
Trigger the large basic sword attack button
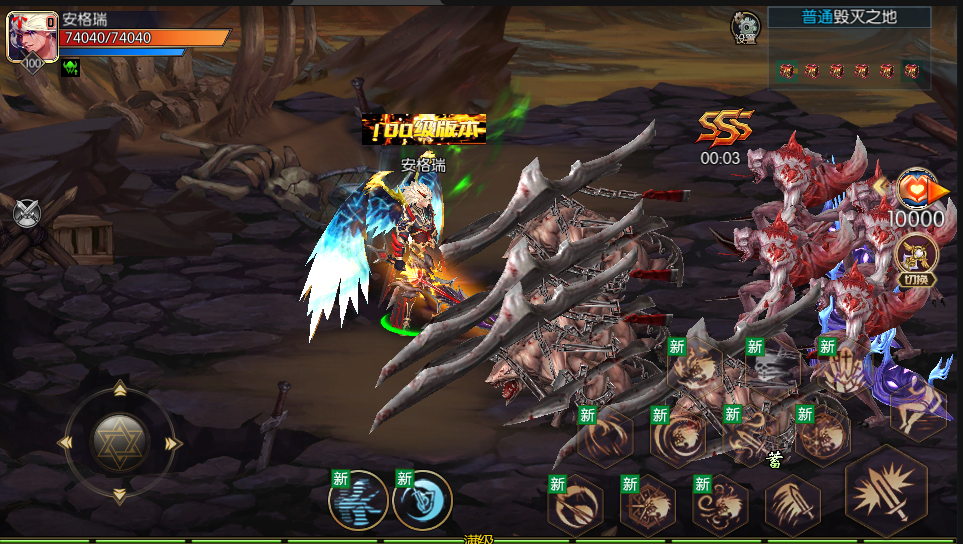click(886, 491)
